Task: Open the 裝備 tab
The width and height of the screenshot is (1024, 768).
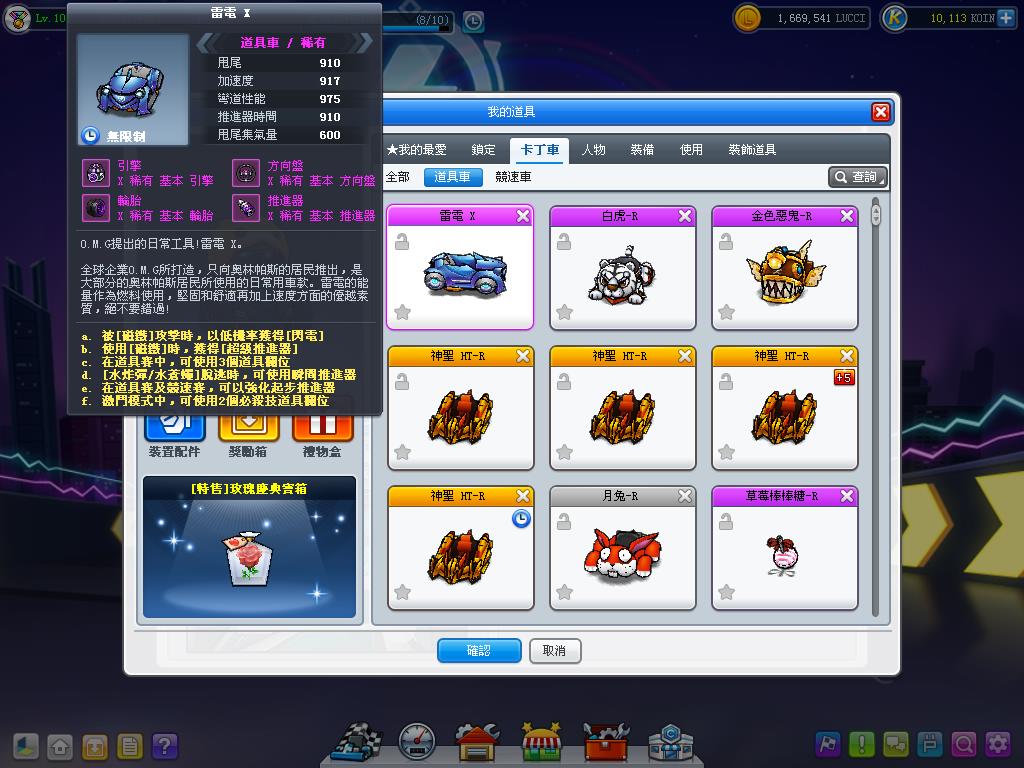Action: click(642, 150)
